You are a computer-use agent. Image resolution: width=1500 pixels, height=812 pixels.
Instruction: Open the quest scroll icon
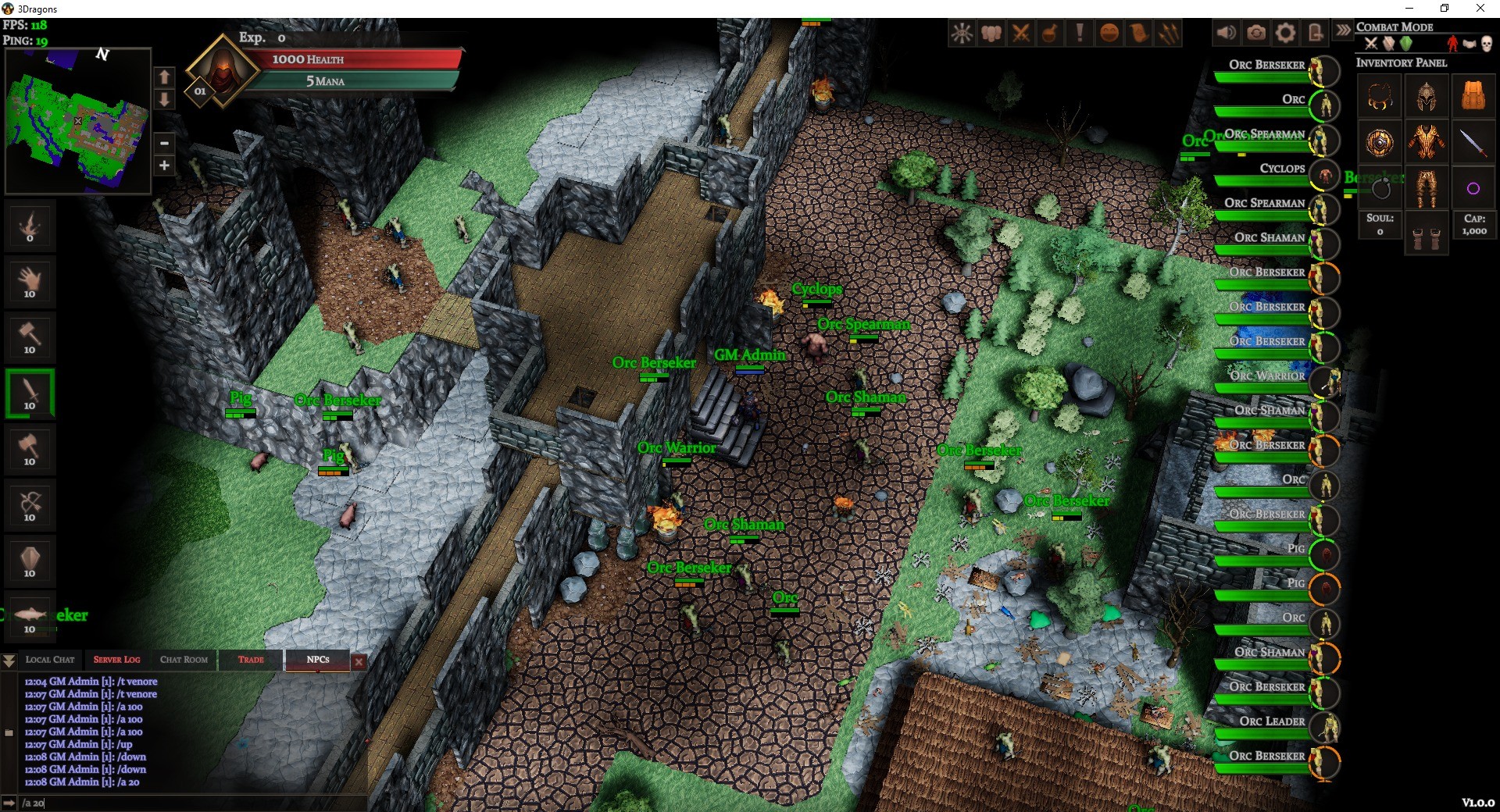pyautogui.click(x=1138, y=33)
